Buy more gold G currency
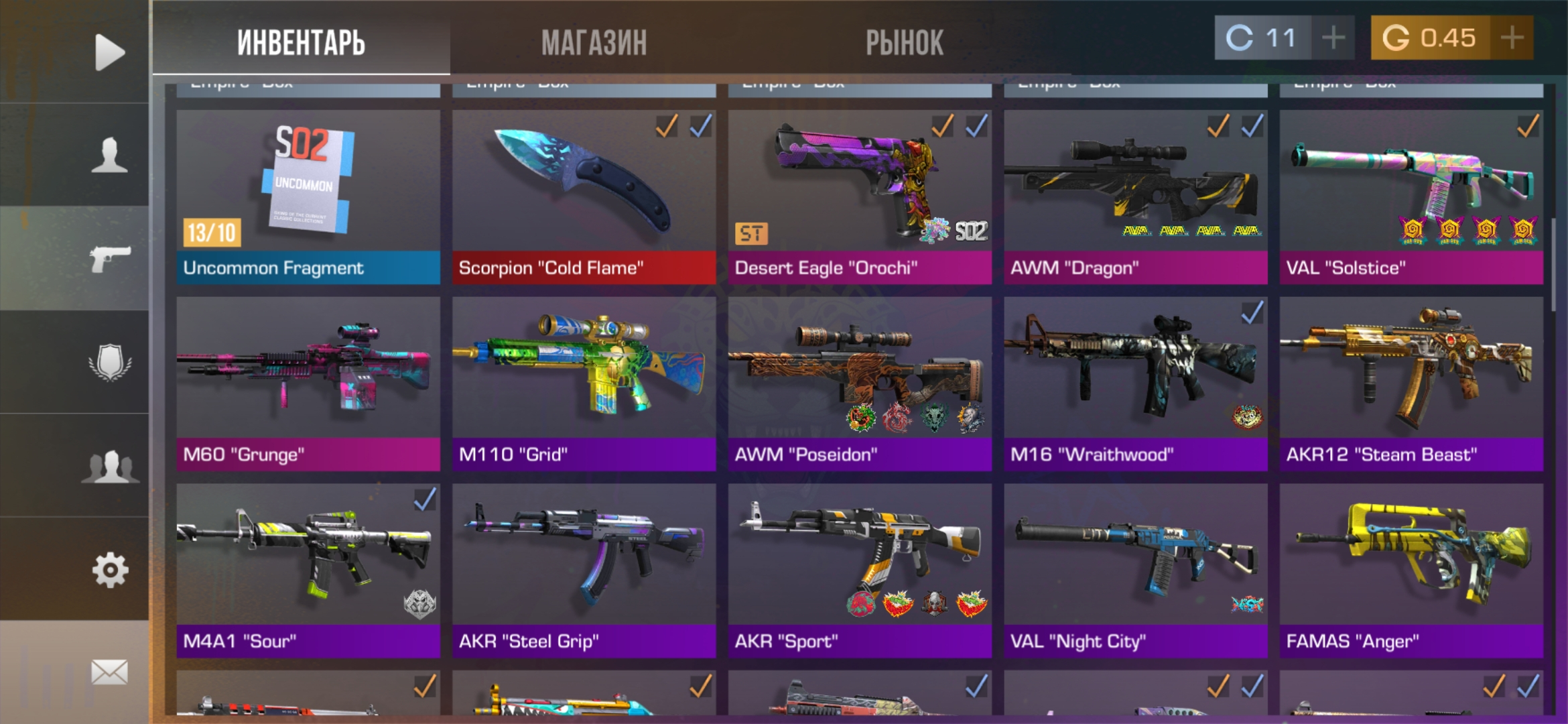 pyautogui.click(x=1512, y=38)
